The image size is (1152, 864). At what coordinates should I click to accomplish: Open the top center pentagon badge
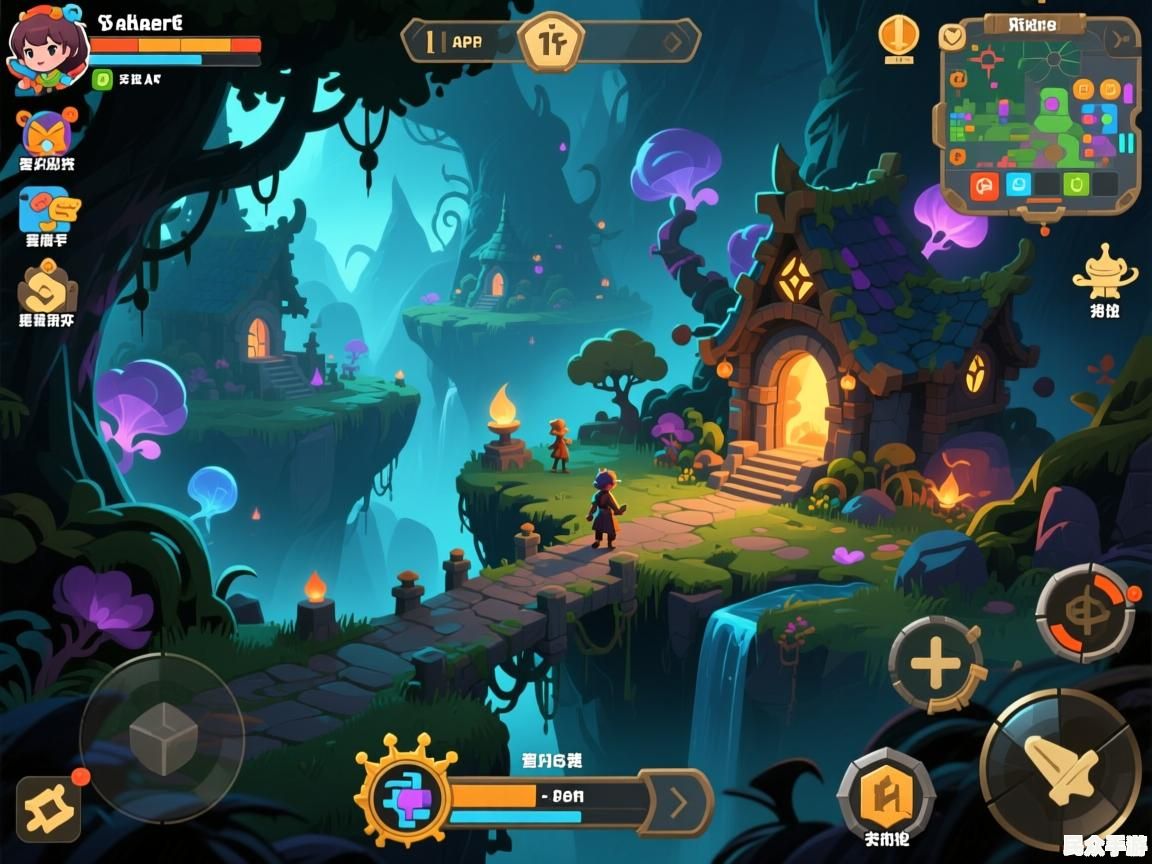click(549, 42)
